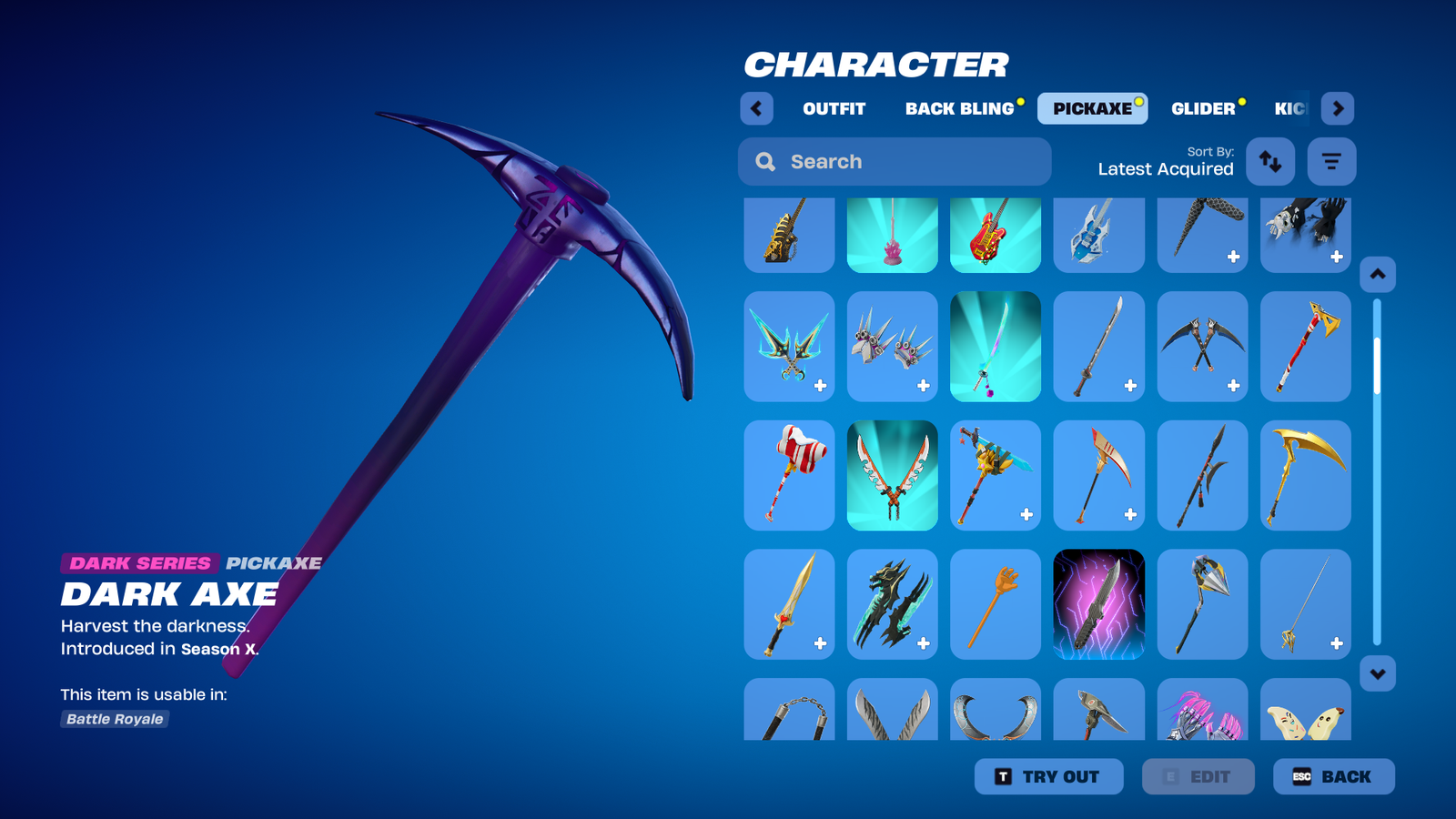Toggle the sort order arrows button
This screenshot has width=1456, height=819.
pyautogui.click(x=1269, y=162)
